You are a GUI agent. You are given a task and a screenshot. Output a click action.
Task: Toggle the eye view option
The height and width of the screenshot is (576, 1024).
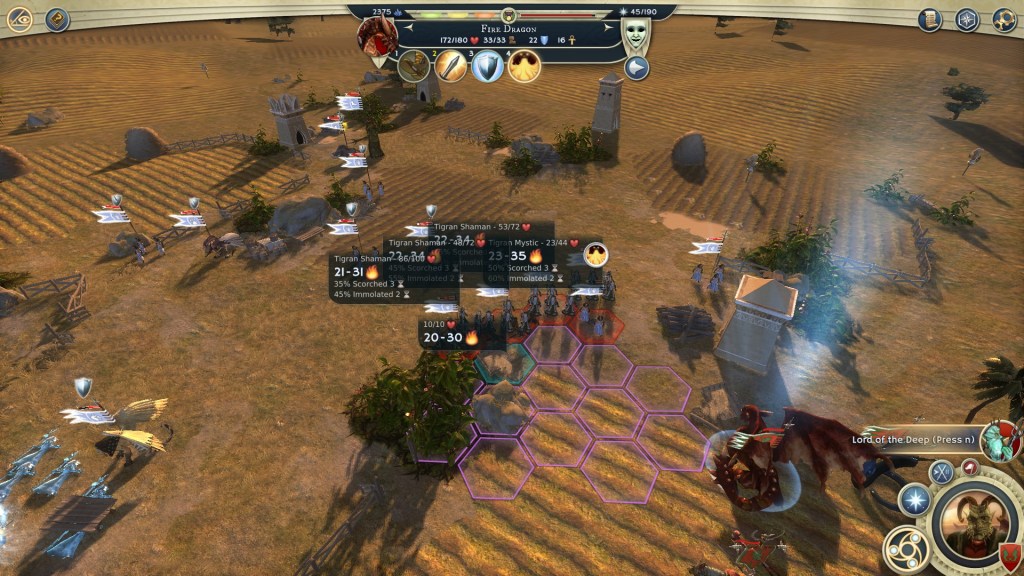click(19, 19)
